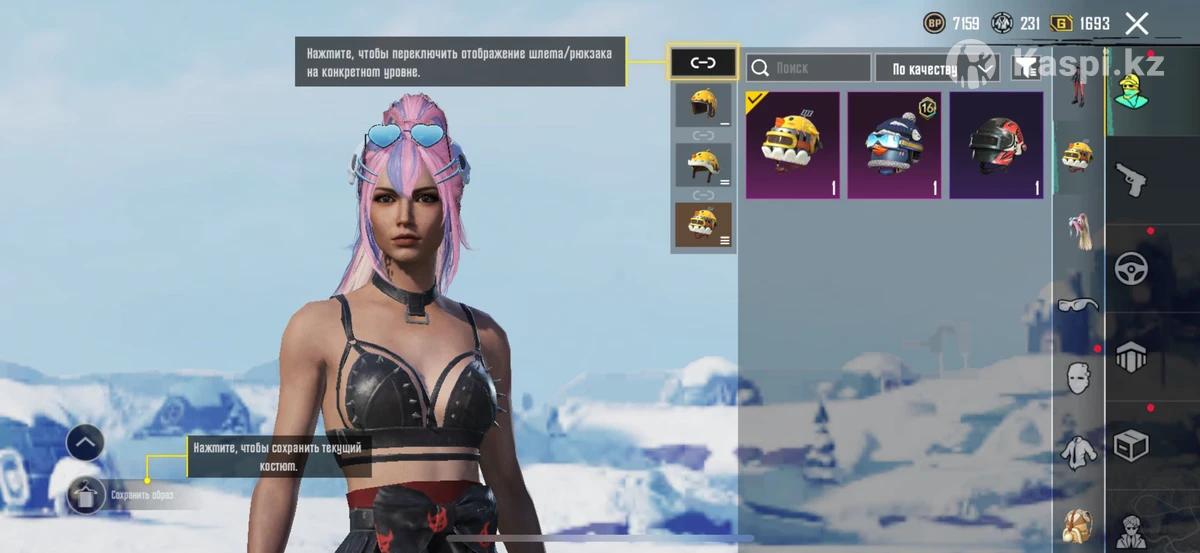Viewport: 1200px width, 553px height.
Task: Expand the up-arrow circle button
Action: pos(85,441)
